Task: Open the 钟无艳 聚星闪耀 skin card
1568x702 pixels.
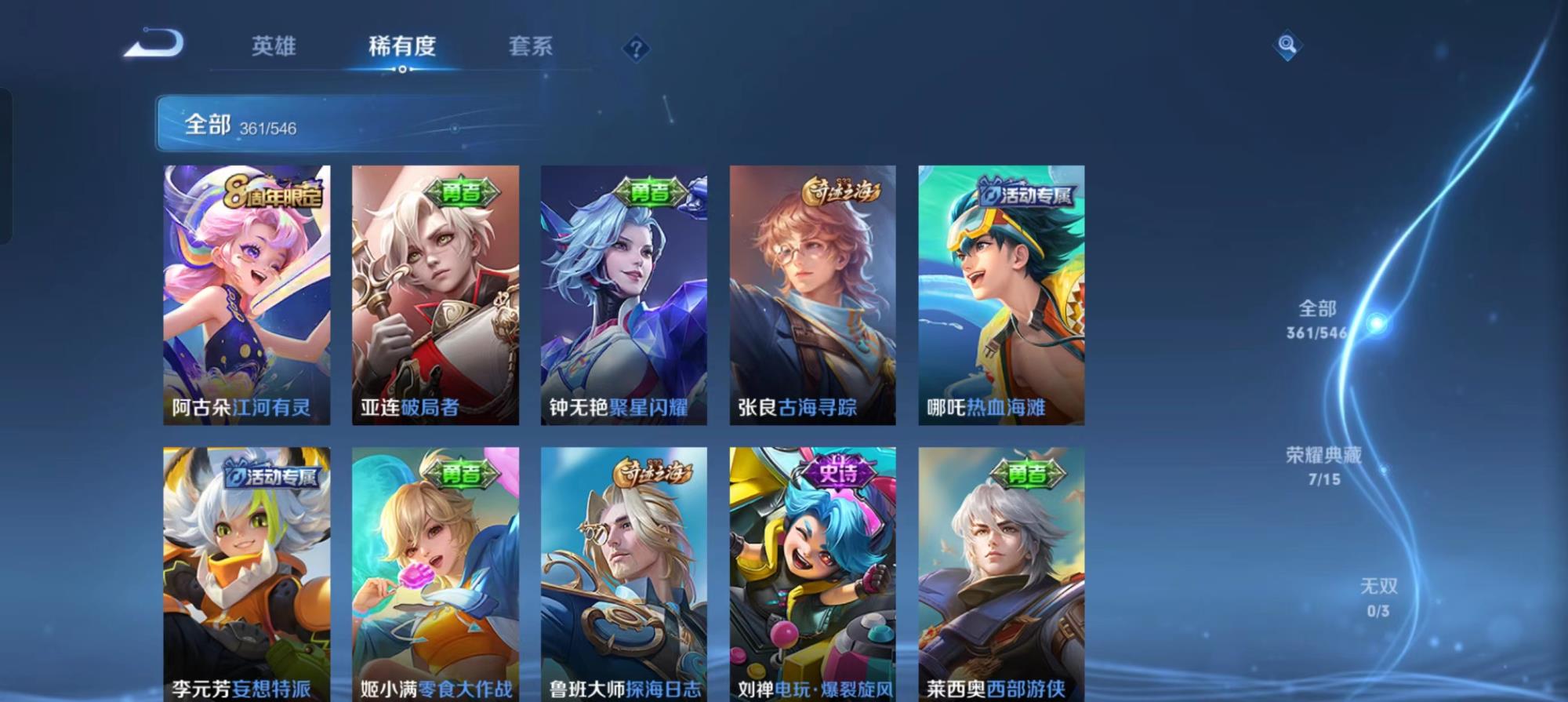Action: (624, 295)
